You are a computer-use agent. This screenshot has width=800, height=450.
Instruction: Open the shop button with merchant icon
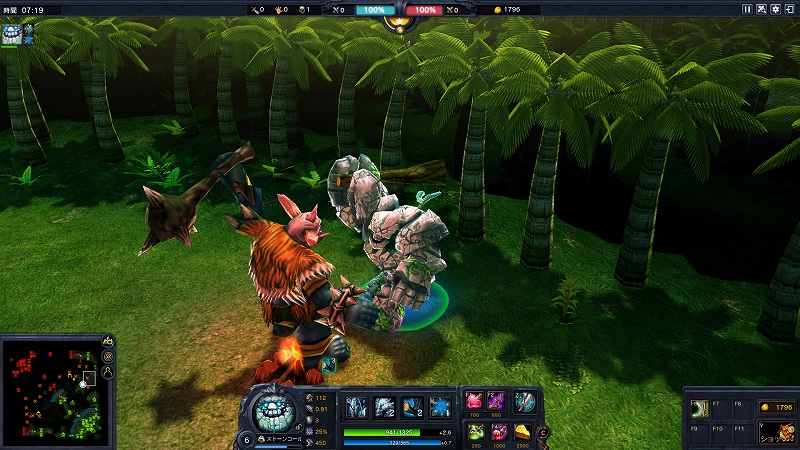[x=776, y=432]
